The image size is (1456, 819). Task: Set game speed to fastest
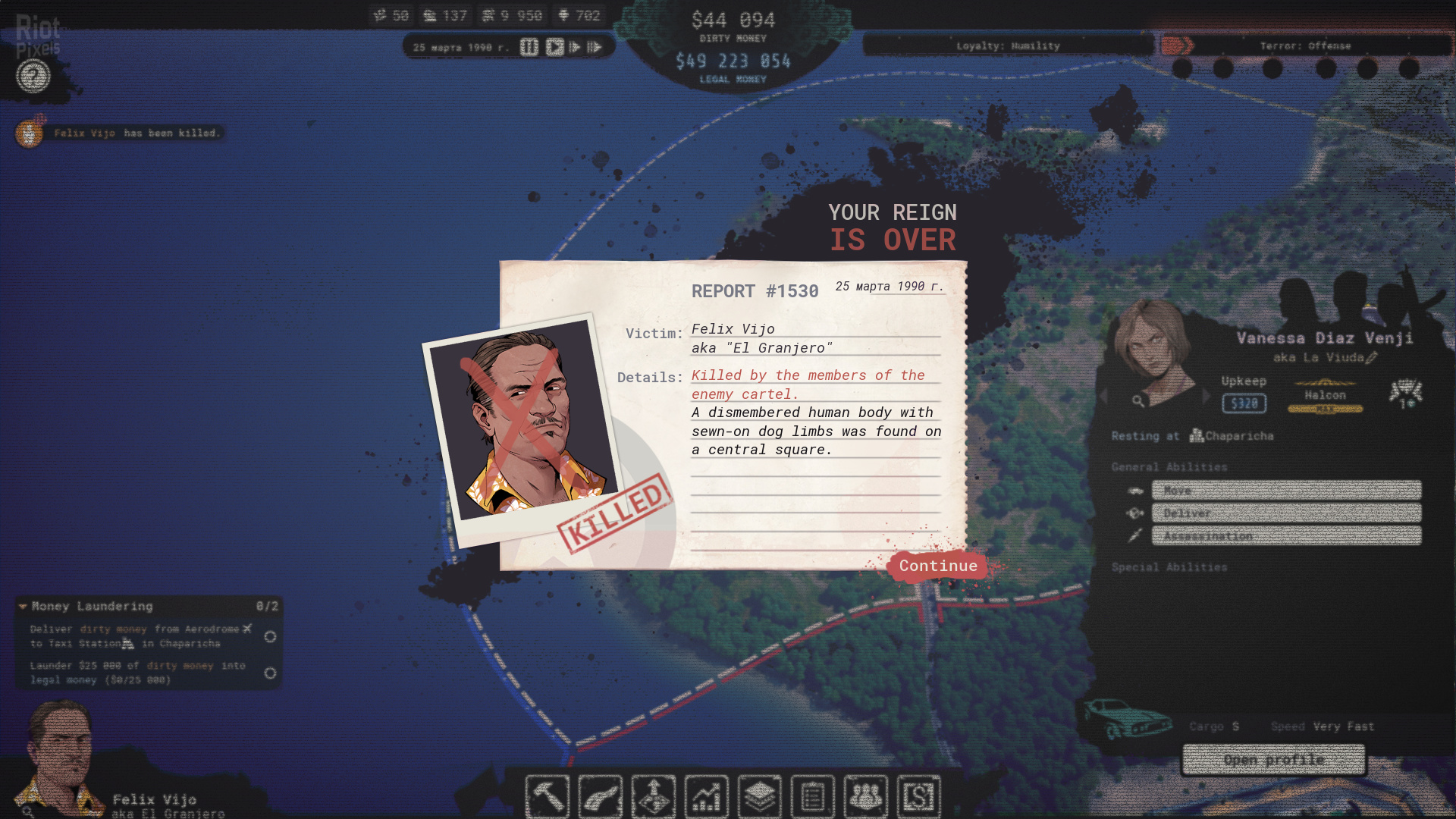[595, 47]
